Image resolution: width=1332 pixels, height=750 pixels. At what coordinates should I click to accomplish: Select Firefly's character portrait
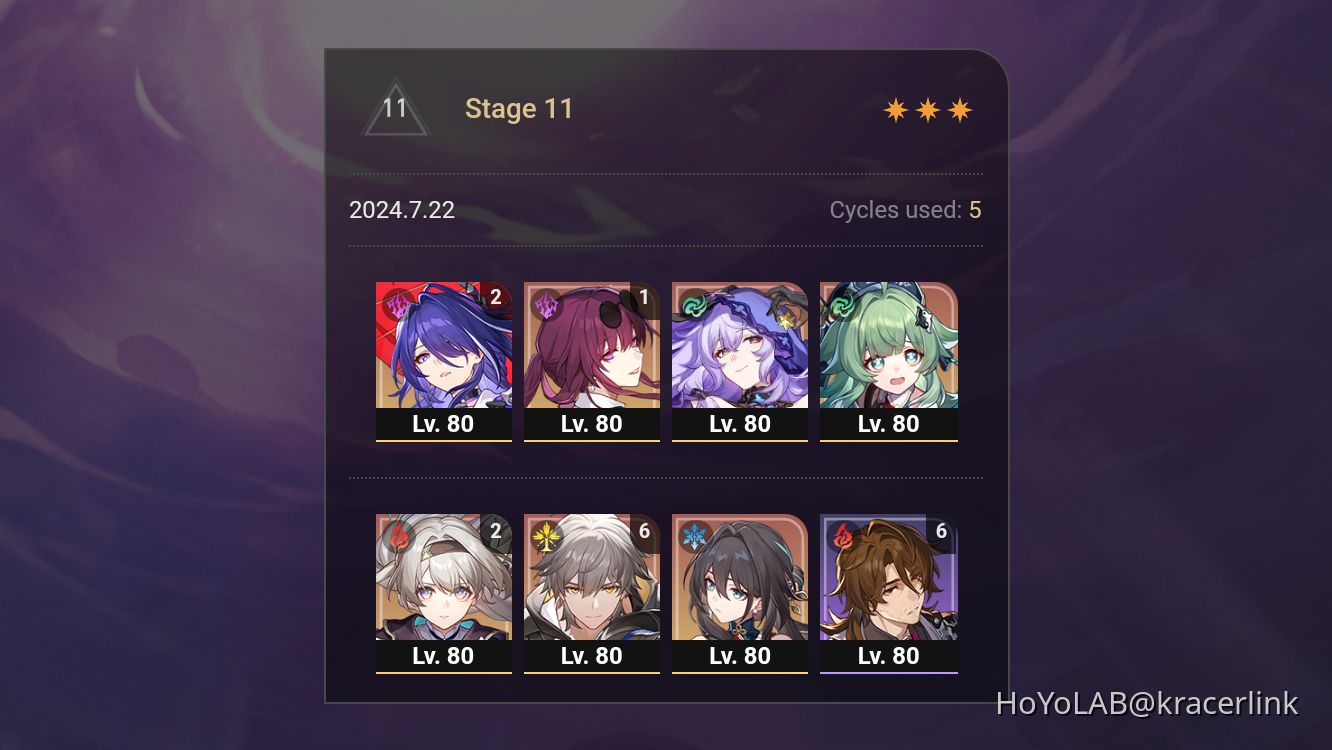(443, 580)
